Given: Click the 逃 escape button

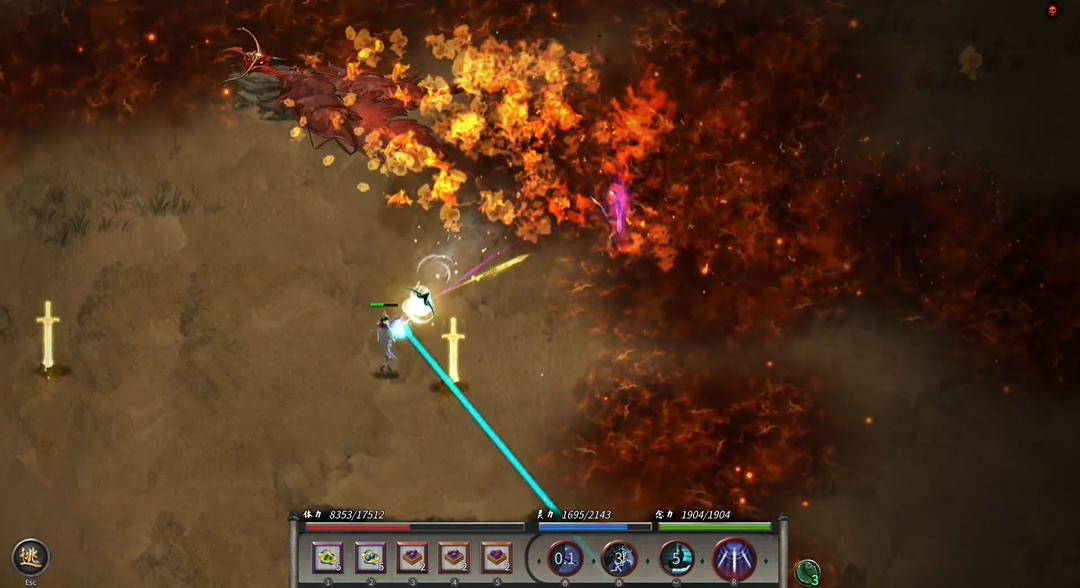Looking at the screenshot, I should [x=30, y=557].
